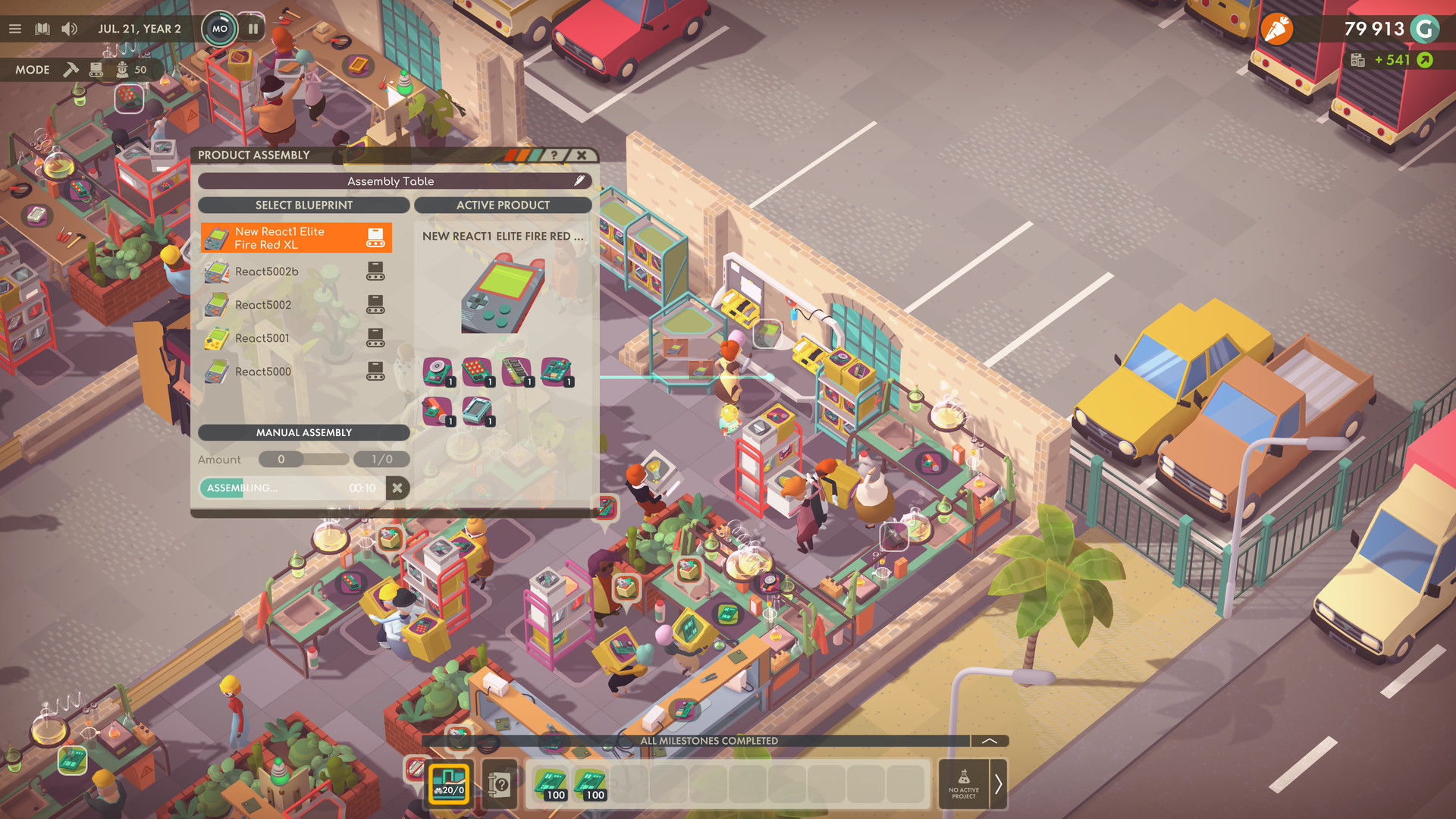1456x819 pixels.
Task: Open the handbook next to the menu
Action: click(43, 28)
